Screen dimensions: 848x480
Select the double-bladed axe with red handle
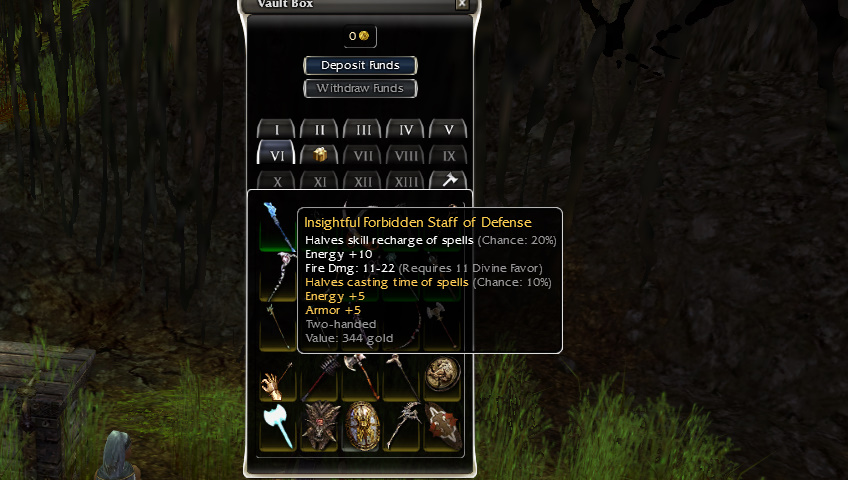click(x=360, y=377)
